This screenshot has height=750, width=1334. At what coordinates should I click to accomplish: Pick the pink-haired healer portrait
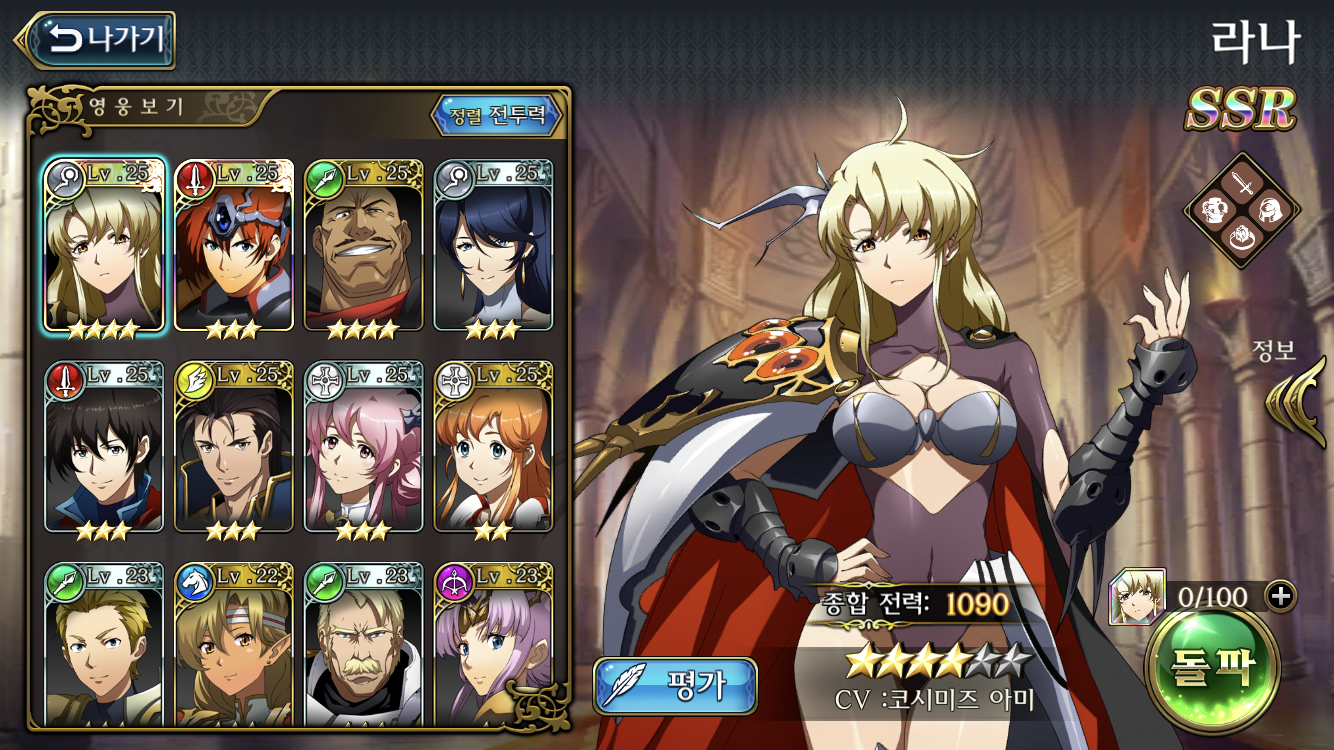(364, 447)
